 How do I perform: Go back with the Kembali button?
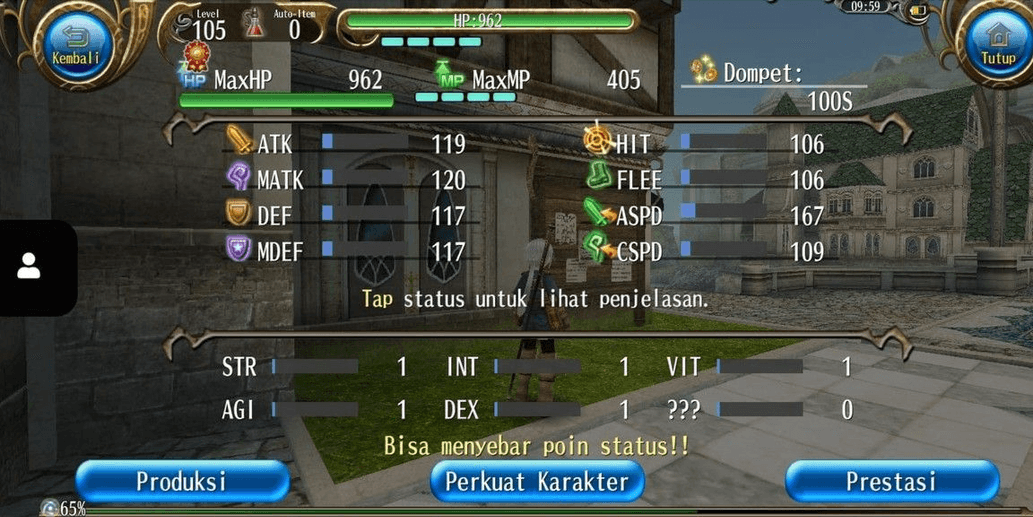pyautogui.click(x=77, y=45)
